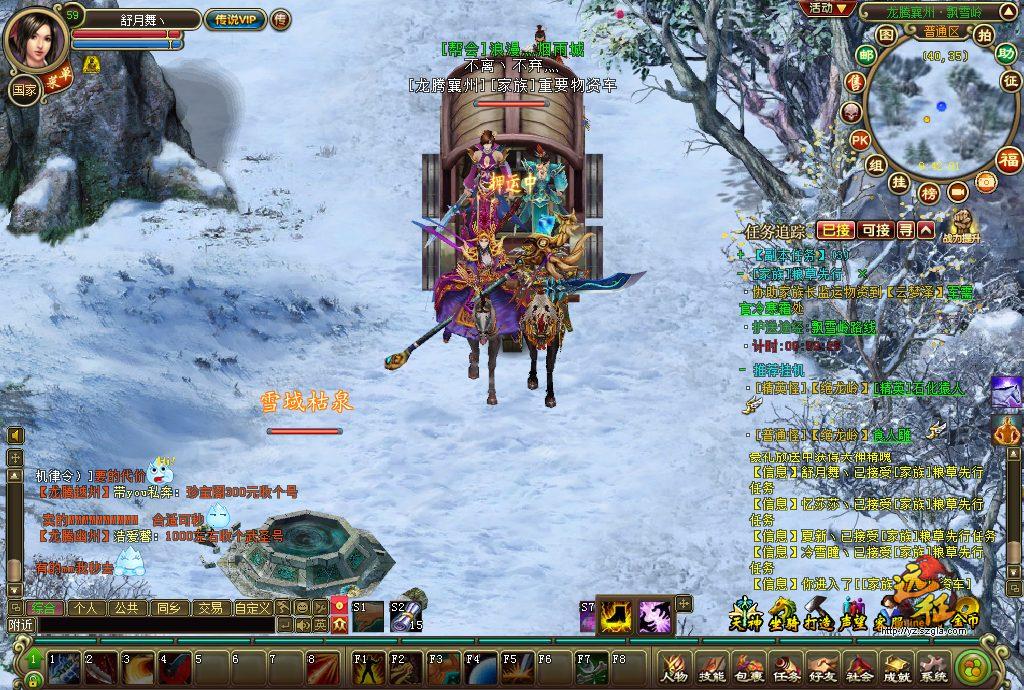This screenshot has width=1024, height=690.
Task: Show accepted quests with the 已接 tab
Action: [835, 230]
